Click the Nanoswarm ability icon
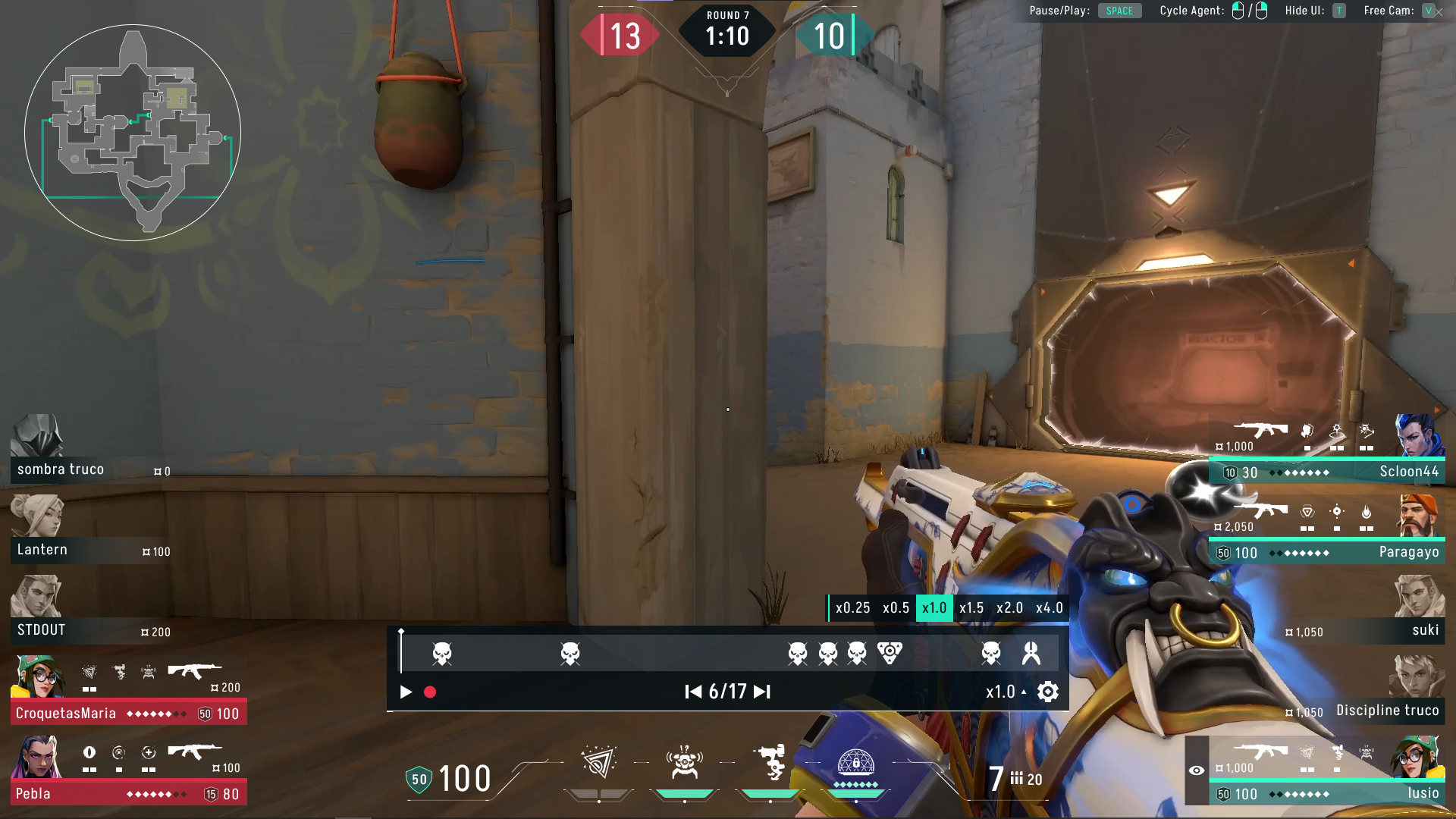 [598, 762]
